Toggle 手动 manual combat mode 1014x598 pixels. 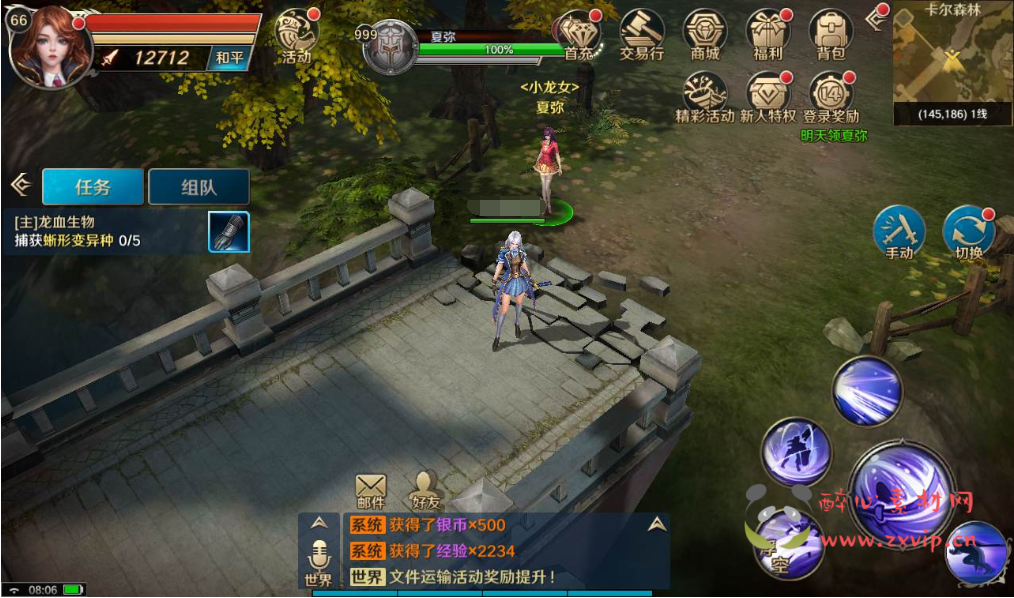(x=899, y=232)
